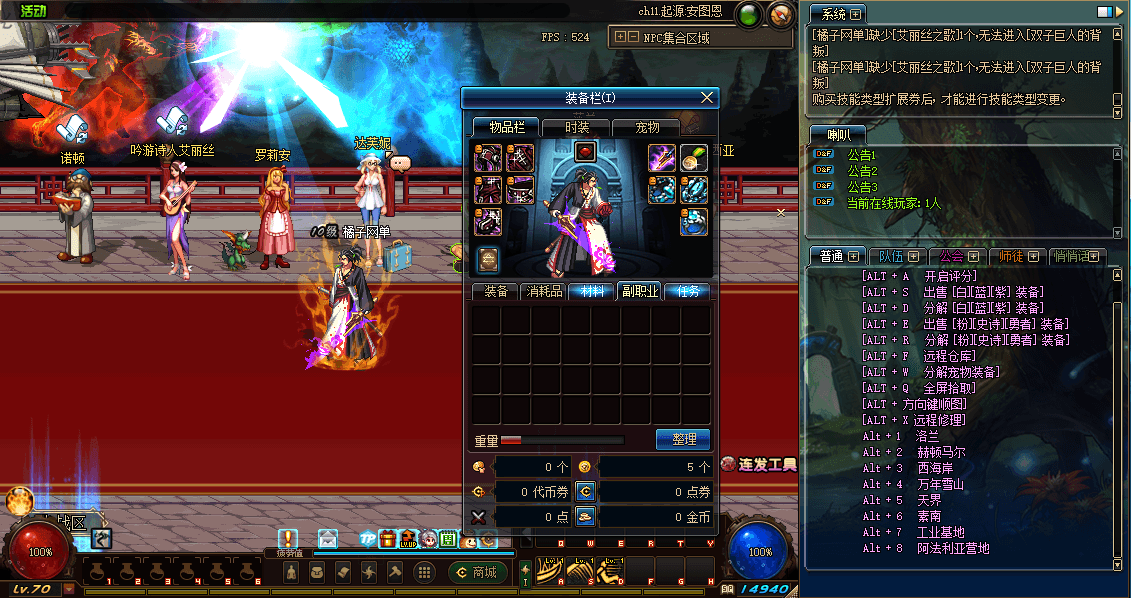Open the mail envelope icon
The width and height of the screenshot is (1131, 598).
[328, 539]
